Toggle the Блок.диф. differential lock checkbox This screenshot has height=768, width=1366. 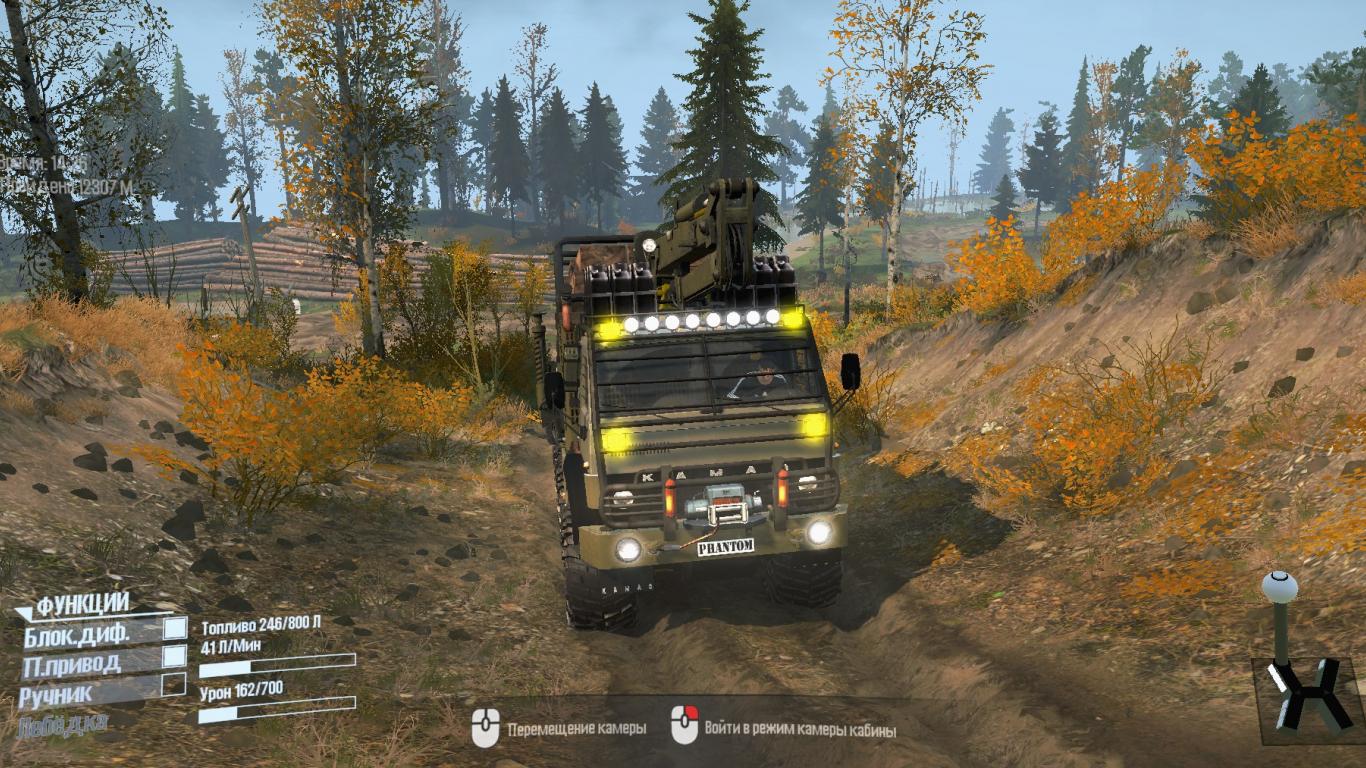pos(175,628)
